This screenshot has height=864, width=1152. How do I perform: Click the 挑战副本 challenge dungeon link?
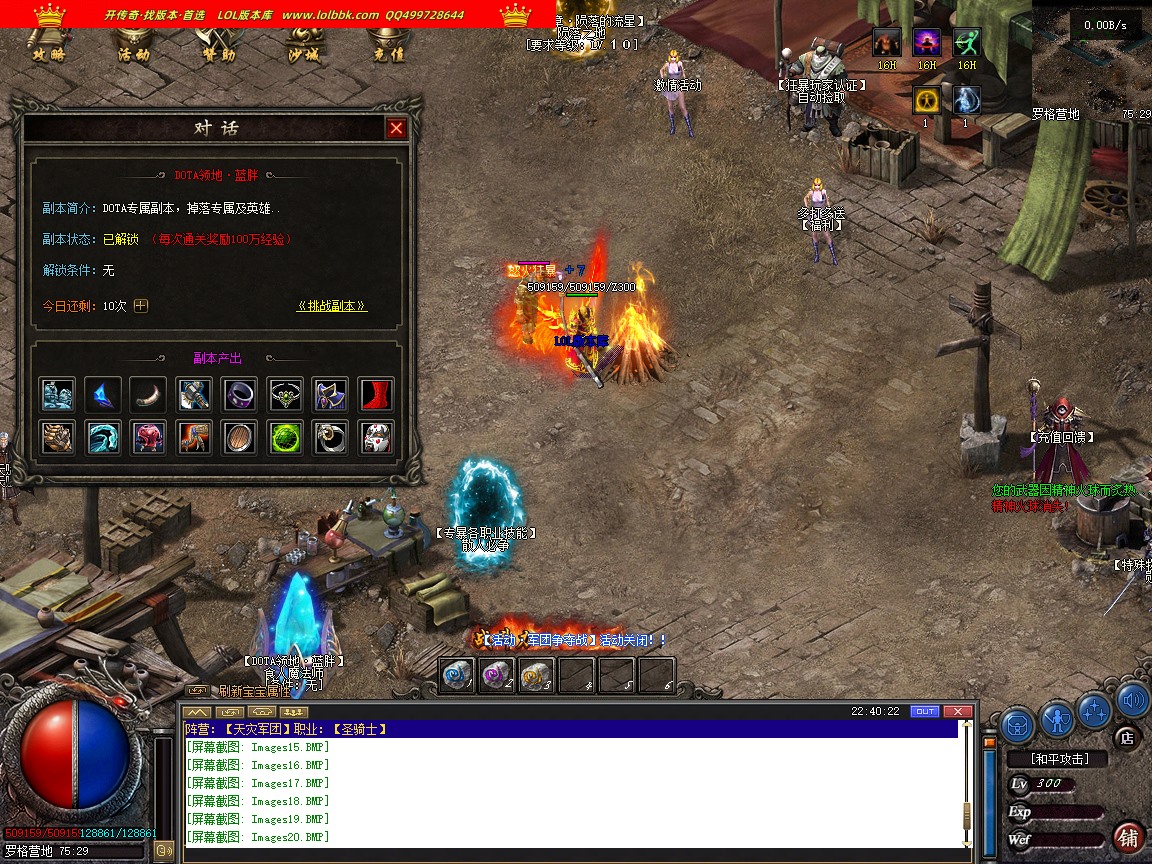click(x=332, y=306)
